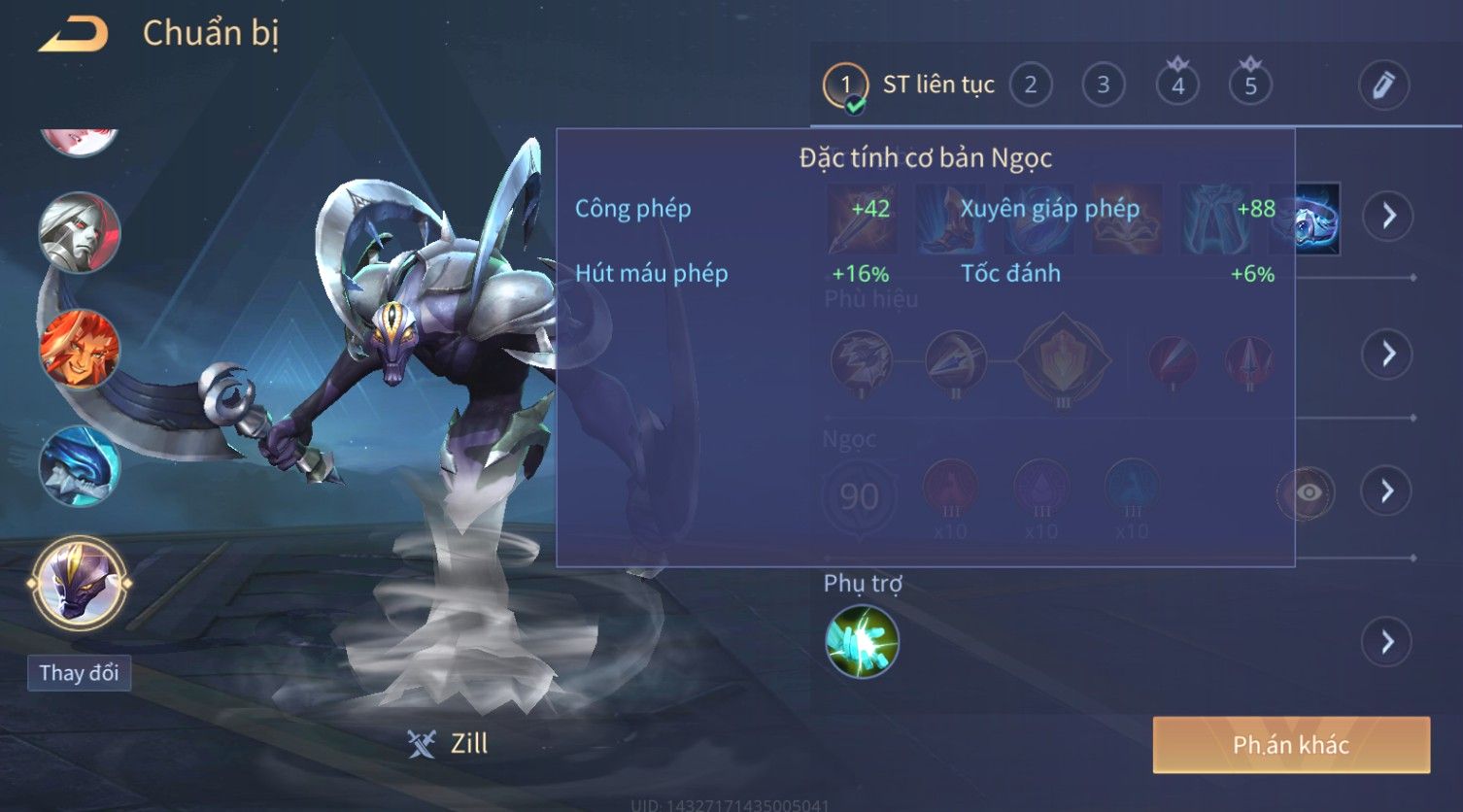Image resolution: width=1463 pixels, height=812 pixels.
Task: Choose build preset 4
Action: click(x=1177, y=85)
